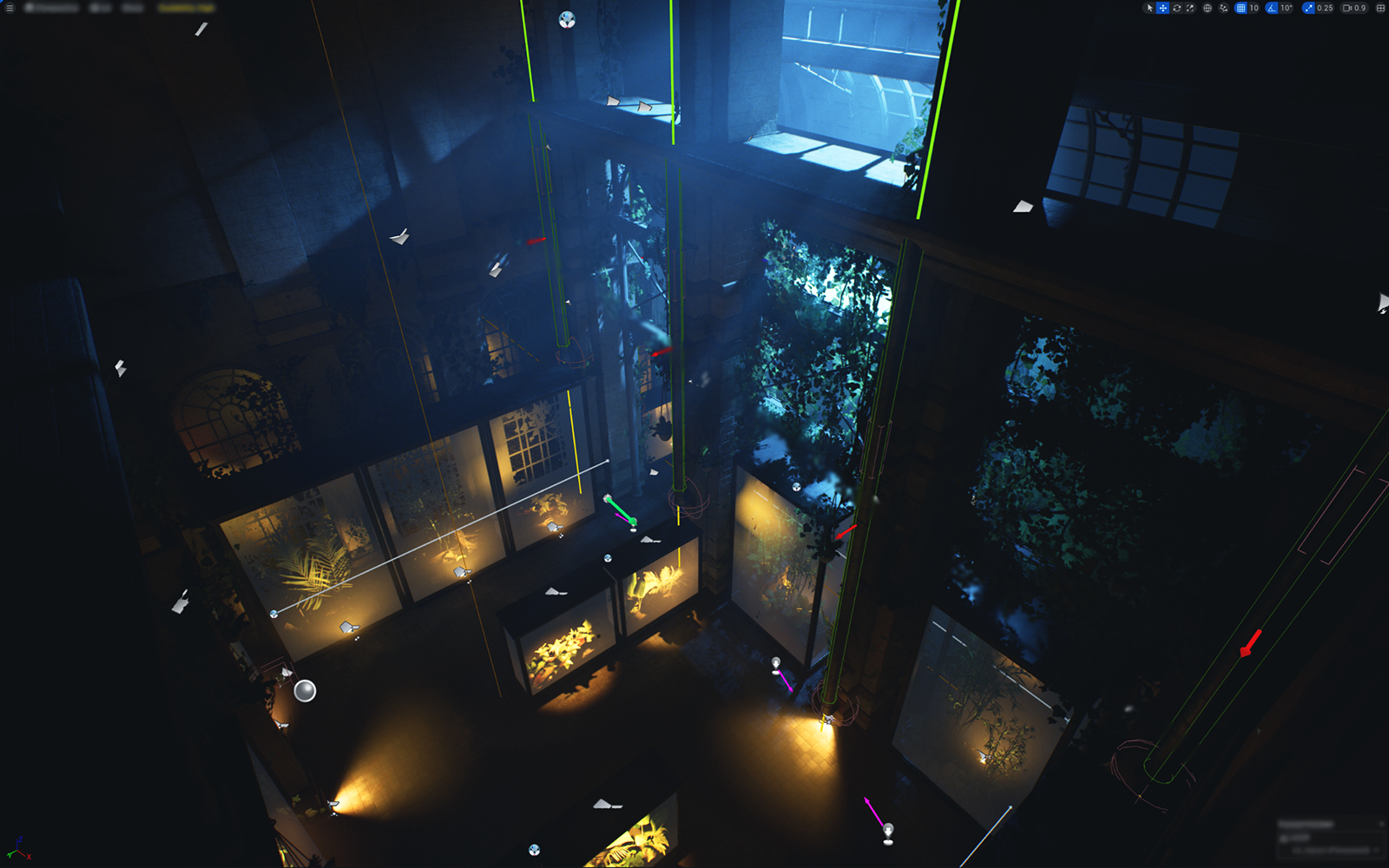This screenshot has width=1389, height=868.
Task: Switch to the Scale tool
Action: coord(1190,8)
